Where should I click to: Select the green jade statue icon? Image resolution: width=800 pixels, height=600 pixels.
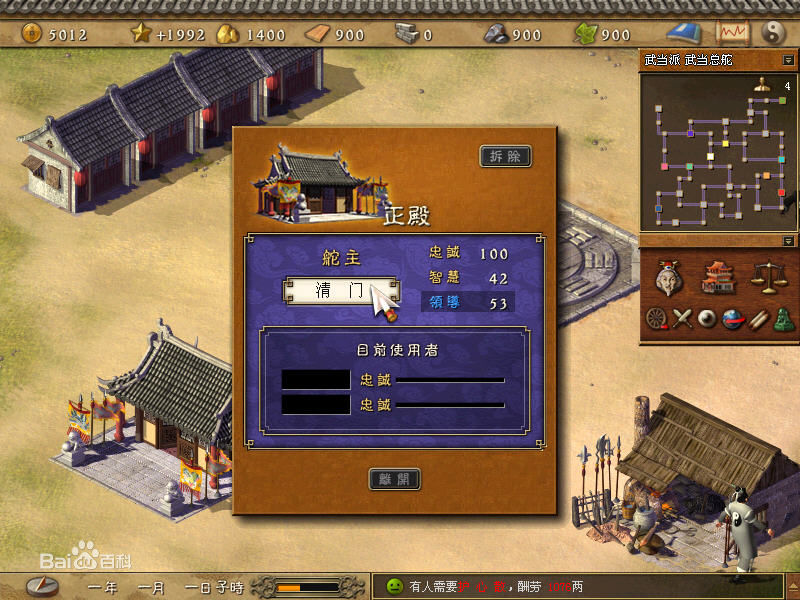coord(783,319)
